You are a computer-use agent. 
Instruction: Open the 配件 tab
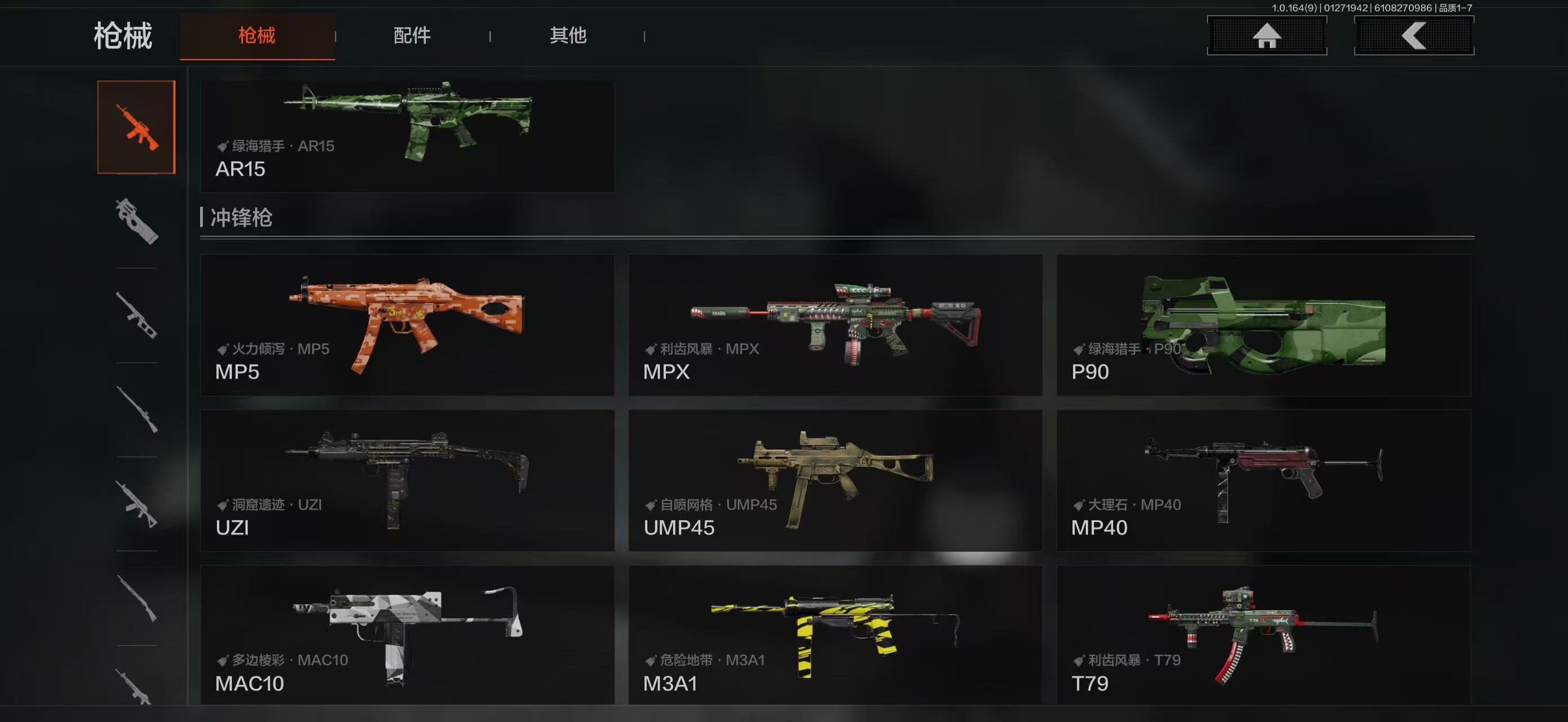[412, 36]
